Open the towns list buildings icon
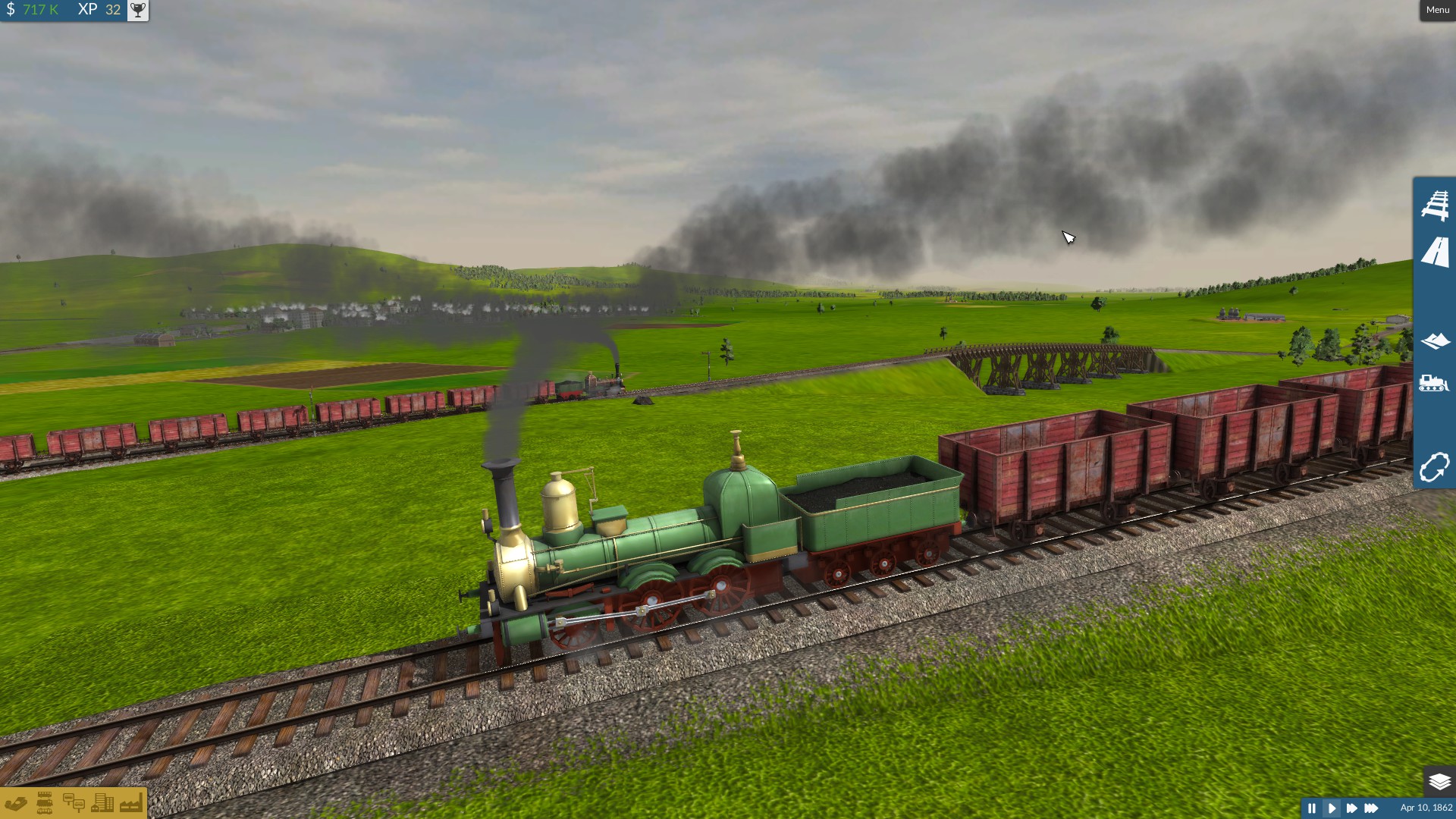This screenshot has width=1456, height=819. pyautogui.click(x=102, y=803)
